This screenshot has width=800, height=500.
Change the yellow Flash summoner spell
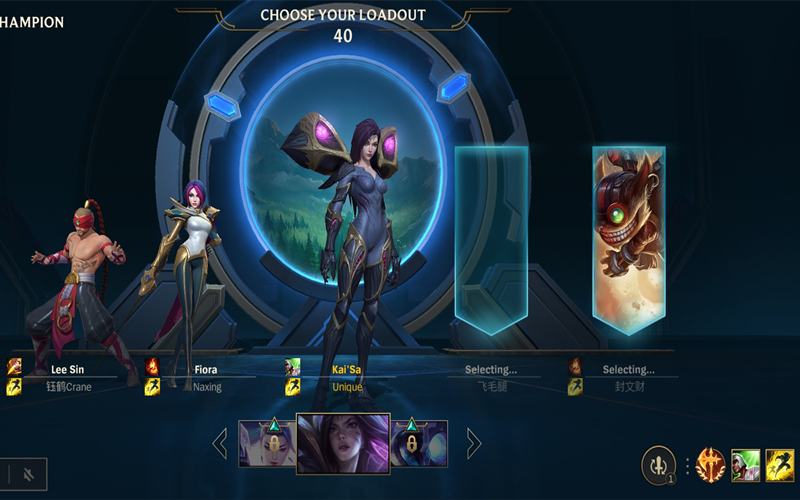coord(780,464)
